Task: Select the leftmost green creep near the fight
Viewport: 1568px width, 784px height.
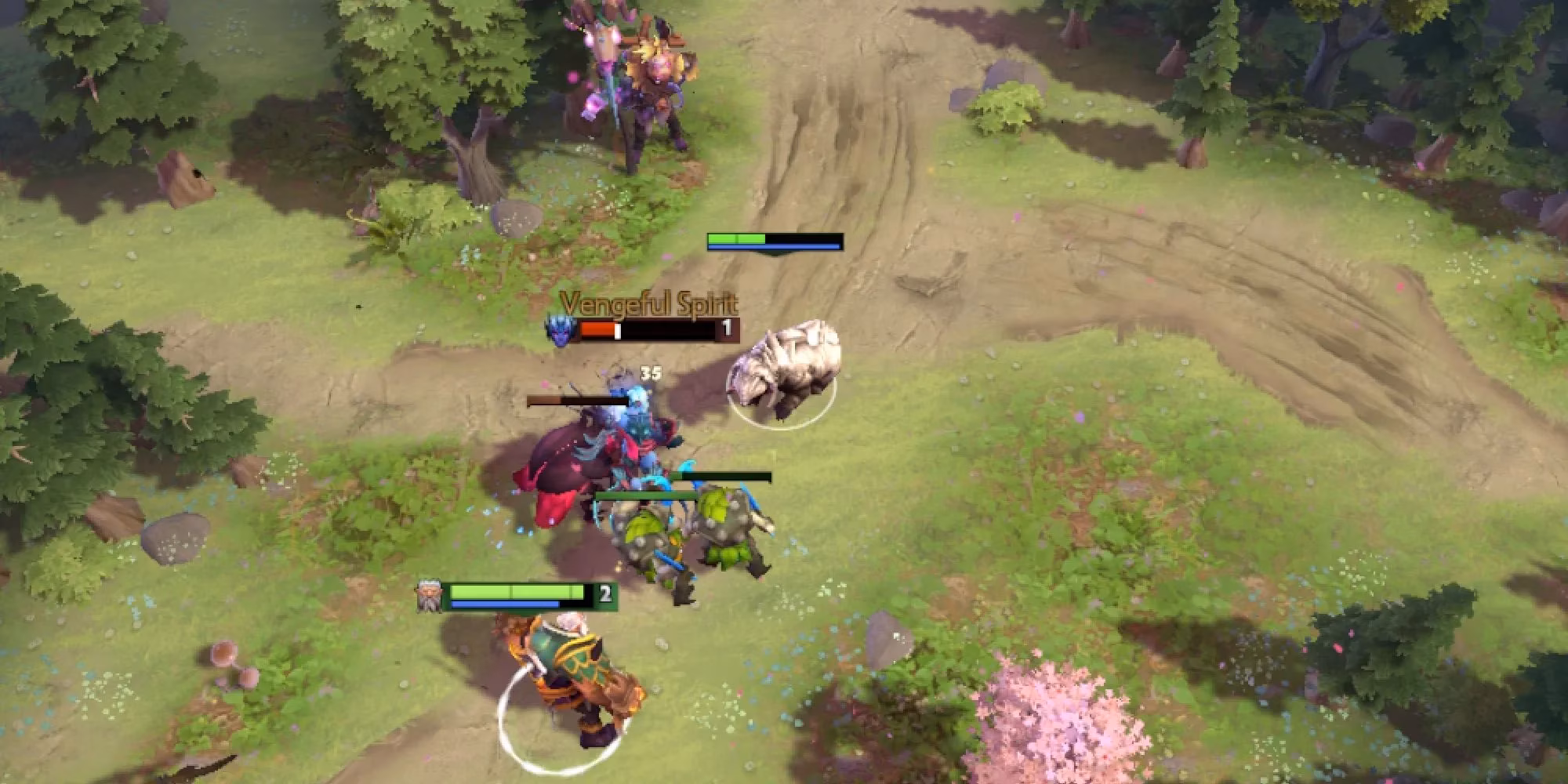Action: (x=643, y=533)
